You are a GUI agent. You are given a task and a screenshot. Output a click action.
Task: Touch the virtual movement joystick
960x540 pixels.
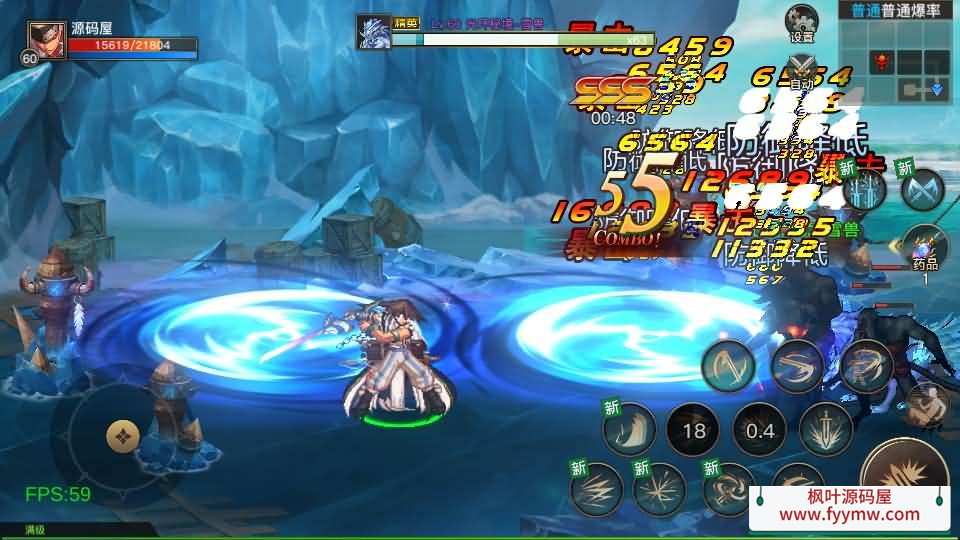coord(122,435)
